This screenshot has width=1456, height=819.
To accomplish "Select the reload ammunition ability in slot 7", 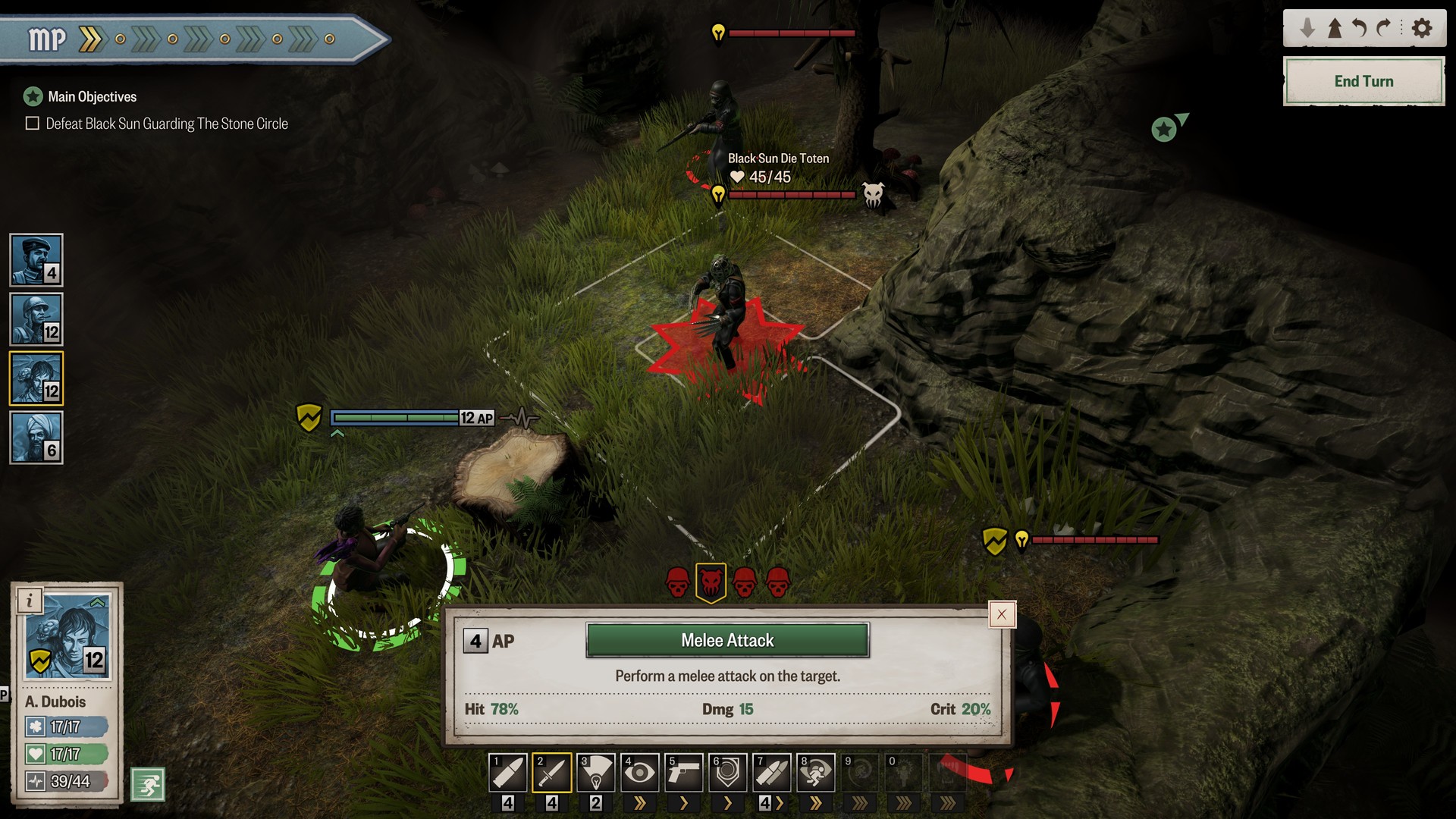I will click(771, 772).
